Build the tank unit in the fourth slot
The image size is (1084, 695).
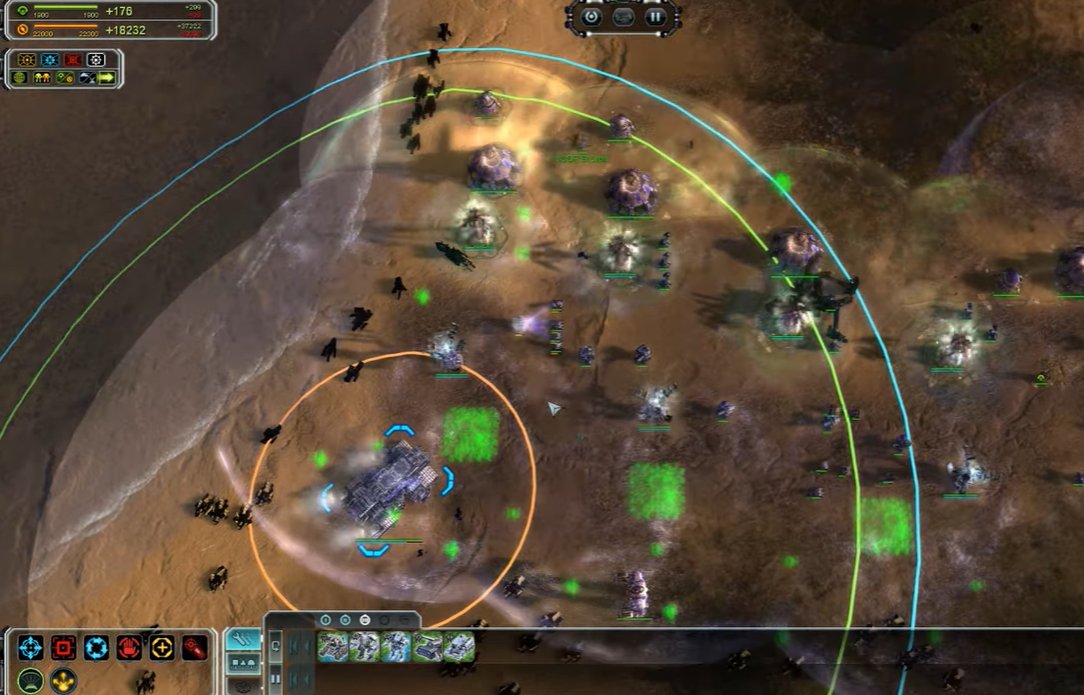pos(428,647)
